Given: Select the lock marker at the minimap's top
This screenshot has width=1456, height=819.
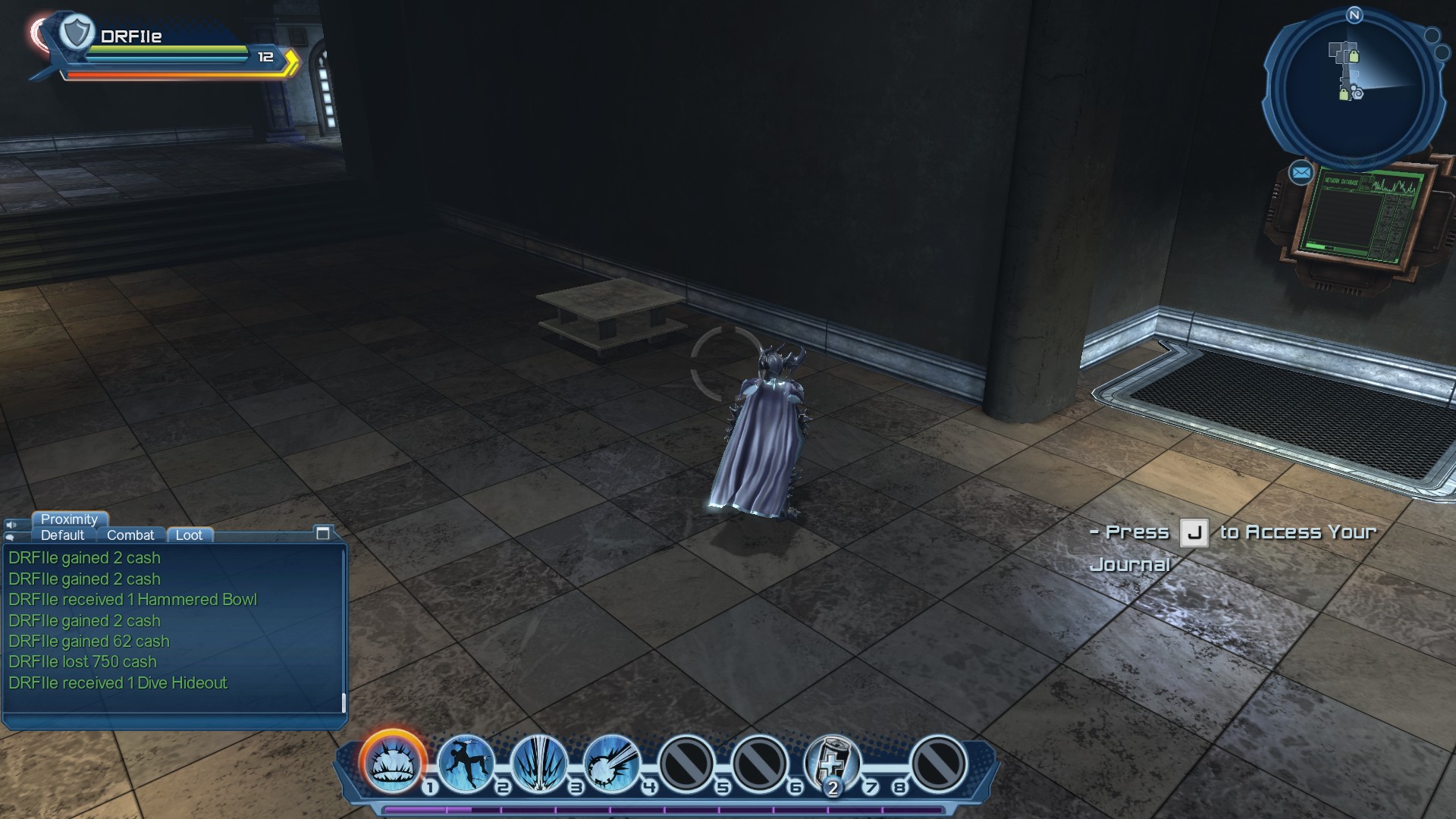Looking at the screenshot, I should click(1354, 56).
